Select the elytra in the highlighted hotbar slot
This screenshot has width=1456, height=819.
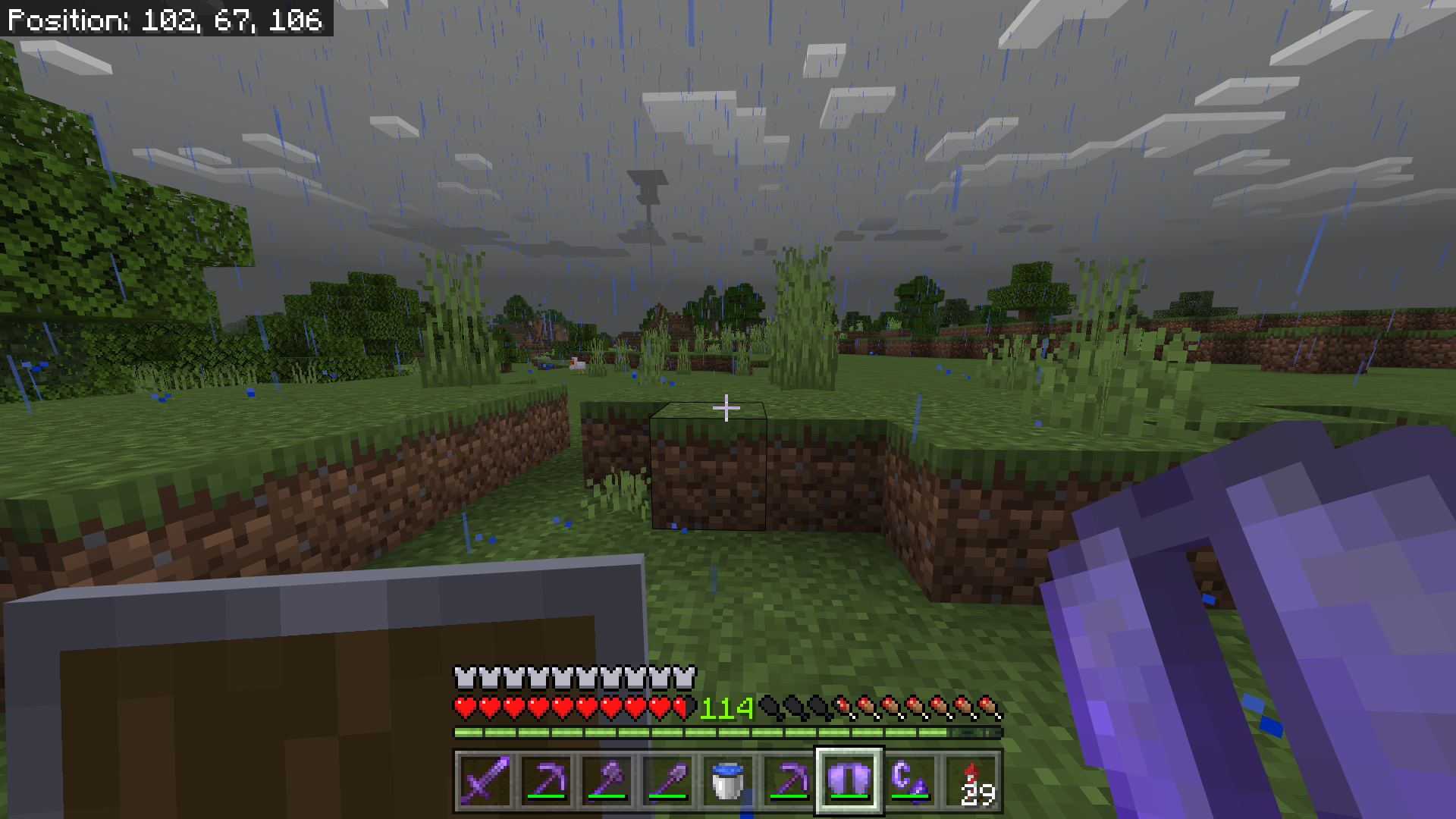(x=848, y=780)
